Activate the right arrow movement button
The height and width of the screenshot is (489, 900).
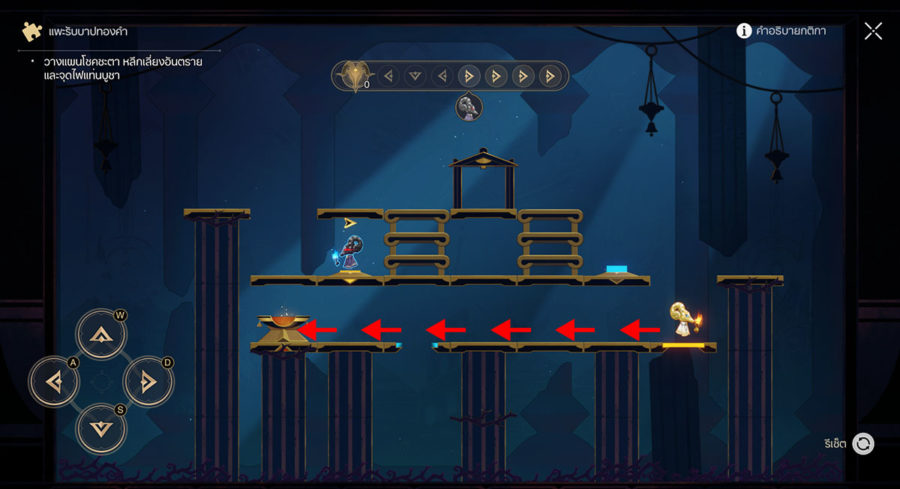click(148, 381)
